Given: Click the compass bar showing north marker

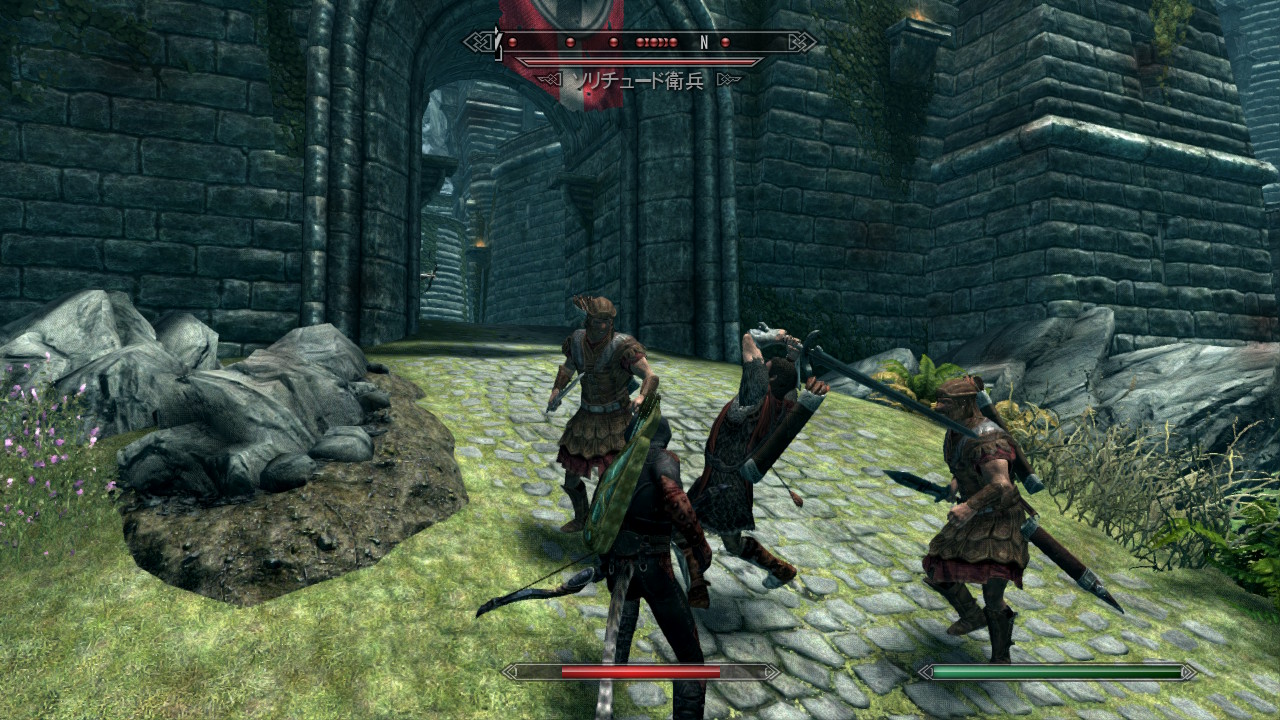Looking at the screenshot, I should (640, 42).
